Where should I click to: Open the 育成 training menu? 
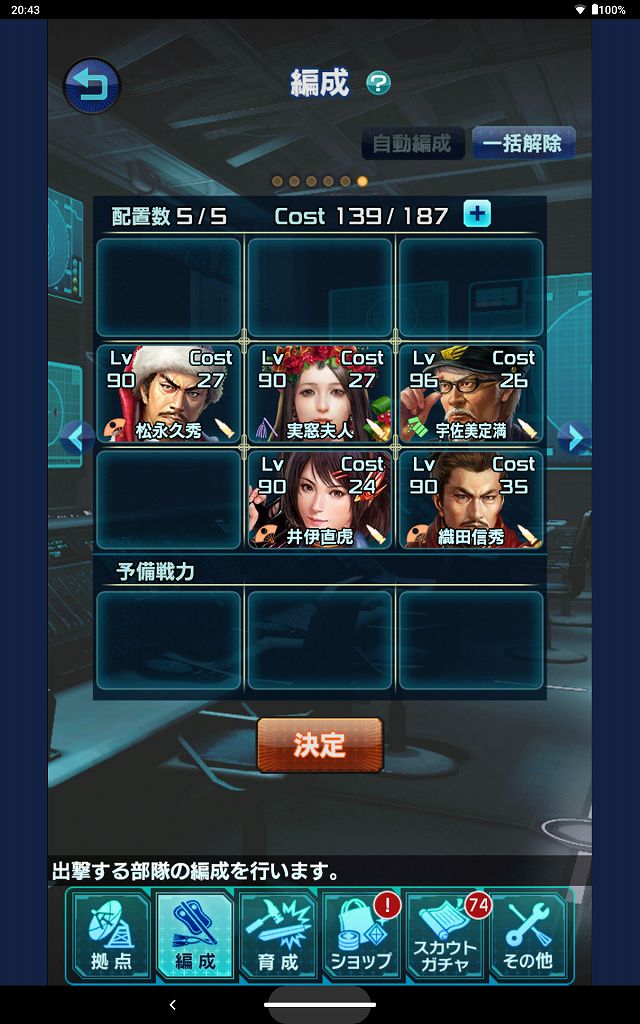click(x=278, y=935)
